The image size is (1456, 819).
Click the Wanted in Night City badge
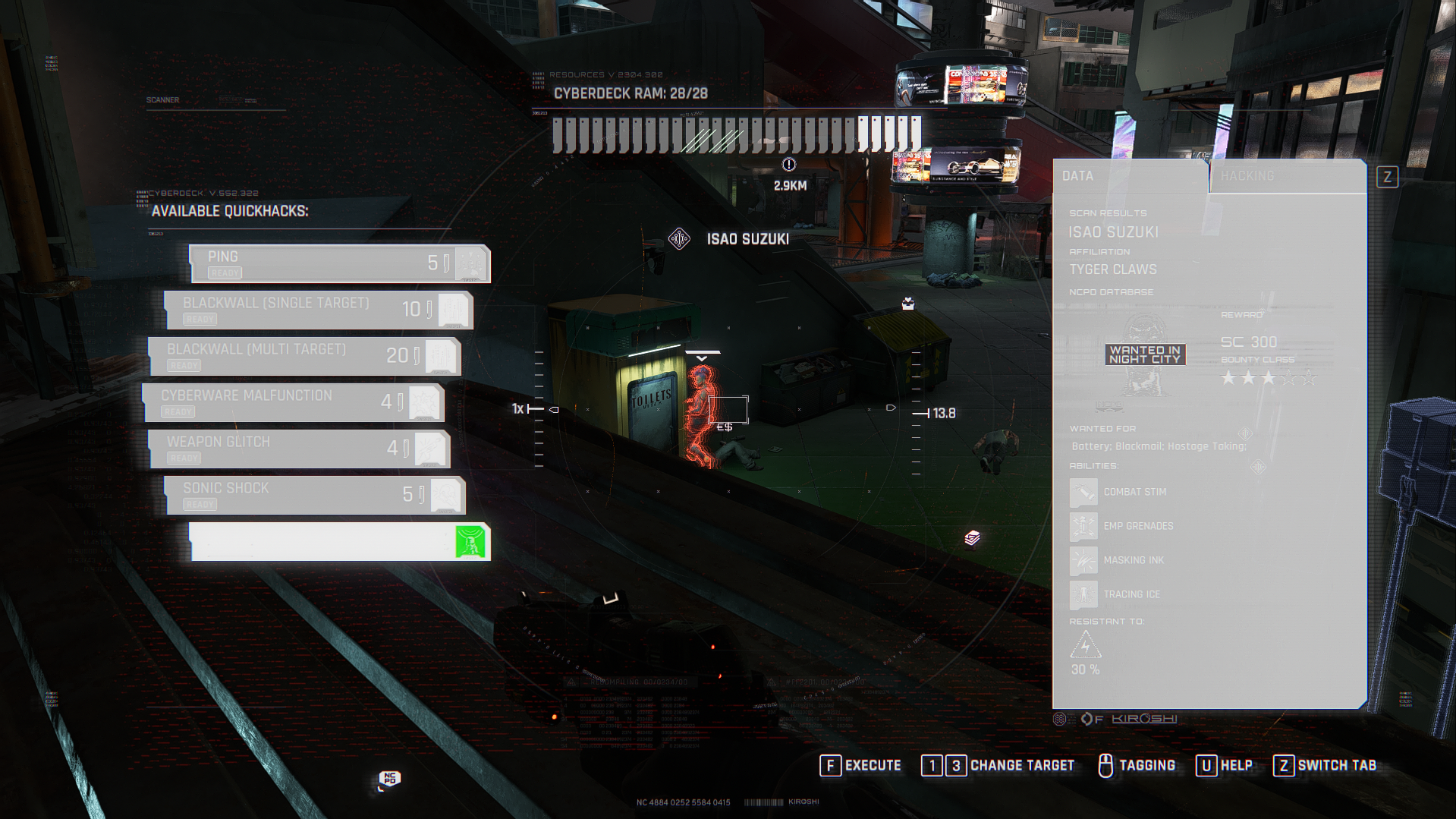click(x=1145, y=355)
